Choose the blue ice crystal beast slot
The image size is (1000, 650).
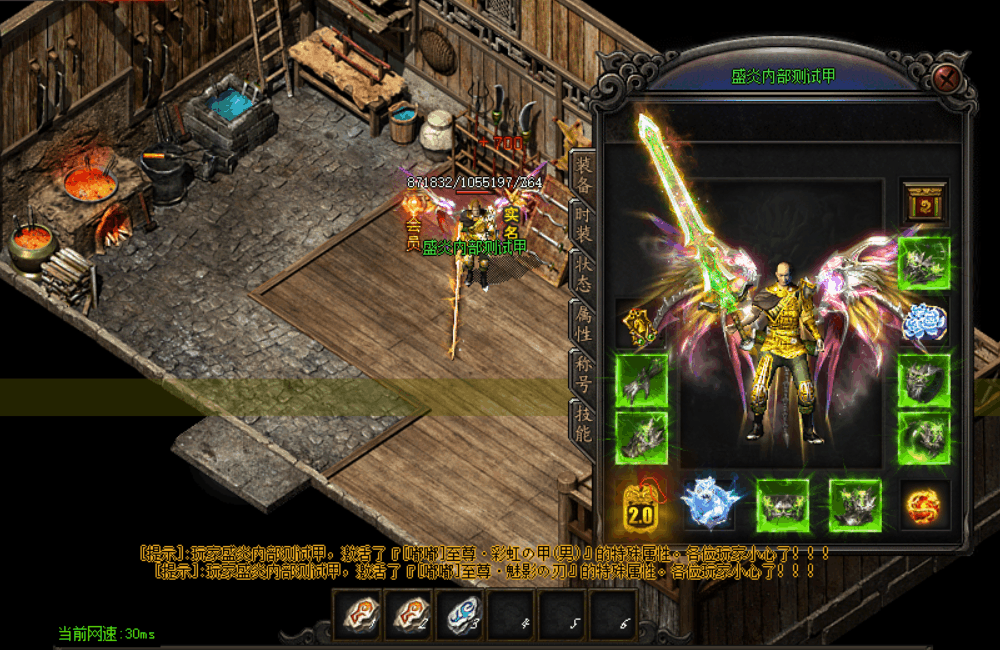[709, 503]
